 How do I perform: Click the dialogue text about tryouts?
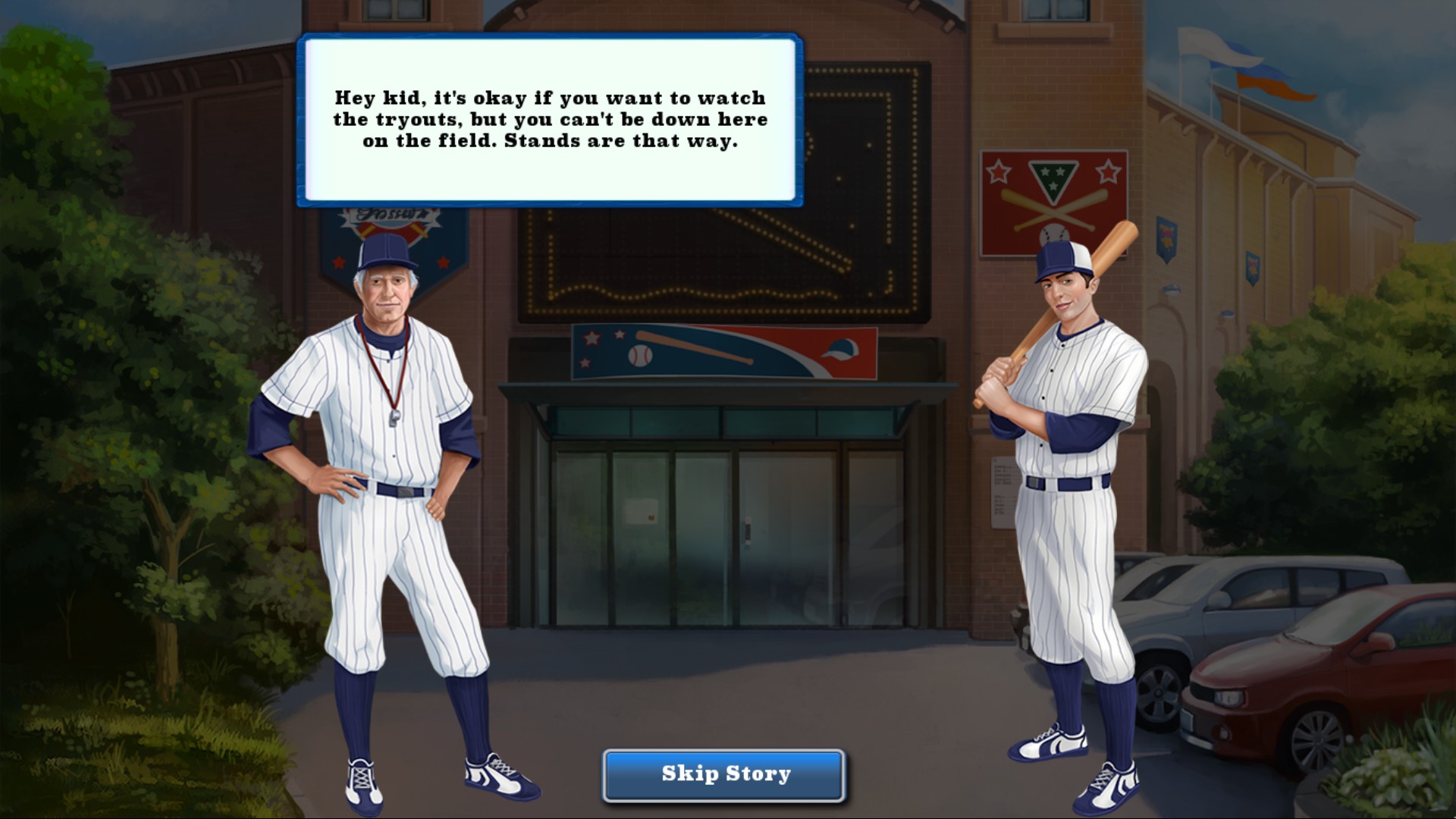(x=550, y=119)
